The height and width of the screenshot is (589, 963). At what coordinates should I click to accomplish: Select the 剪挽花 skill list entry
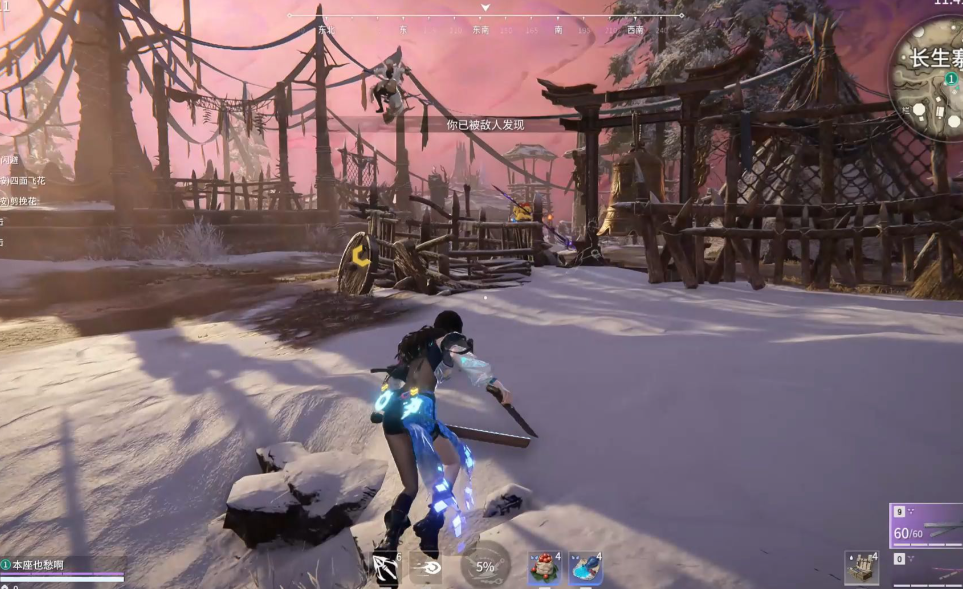coord(20,201)
